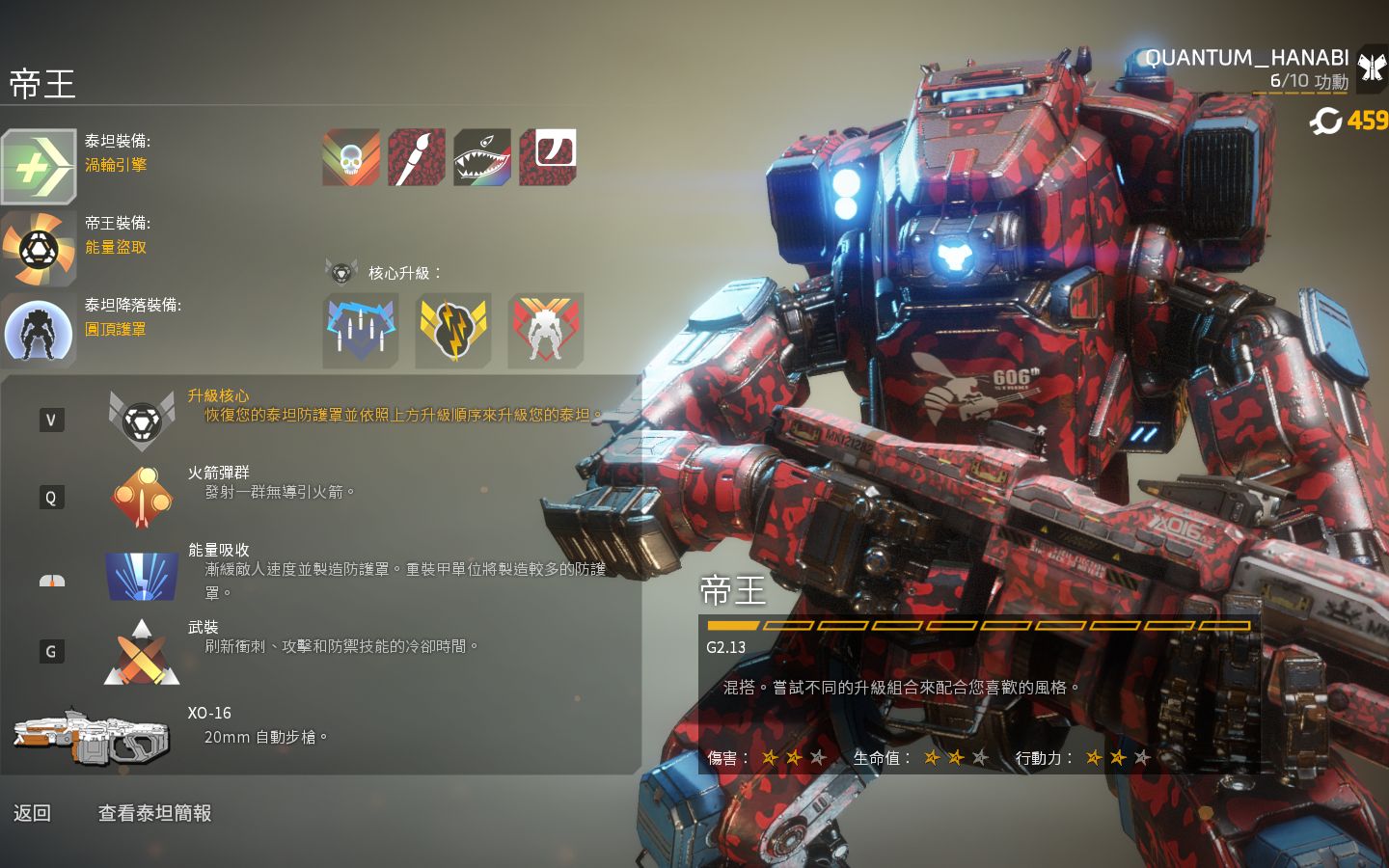
Task: Select the red titan-figure core upgrade
Action: point(546,331)
